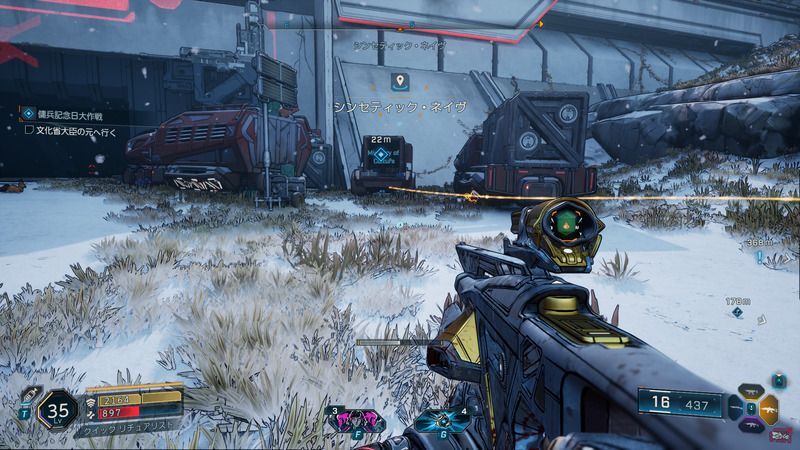Use the blue grenade ordnance icon
This screenshot has height=450, width=800.
(x=439, y=419)
